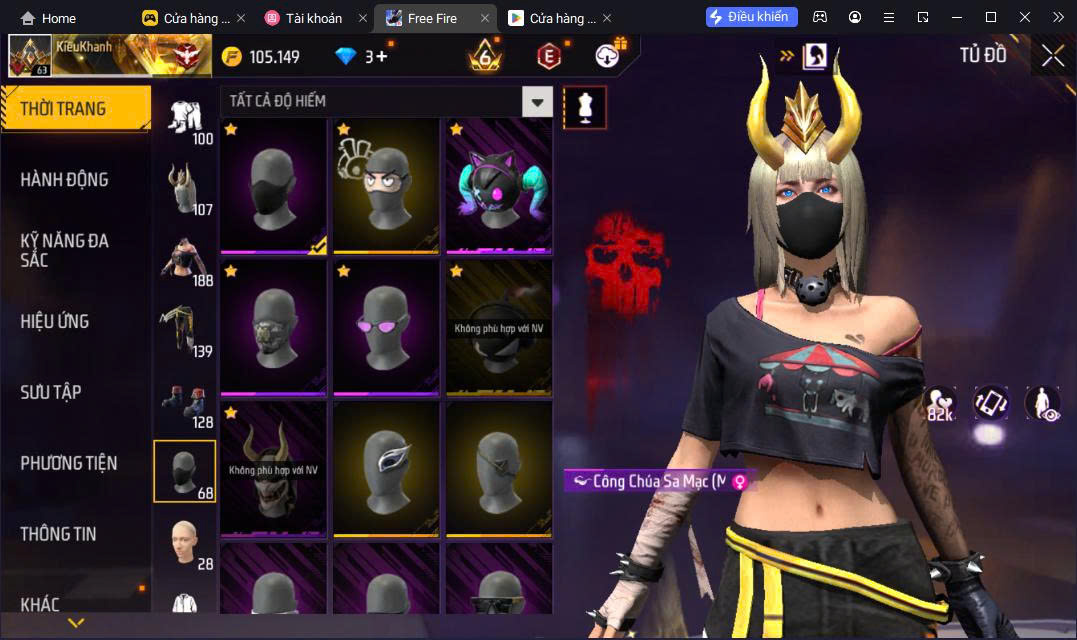Select the mask with pink sunglasses
The width and height of the screenshot is (1077, 640).
coord(386,328)
